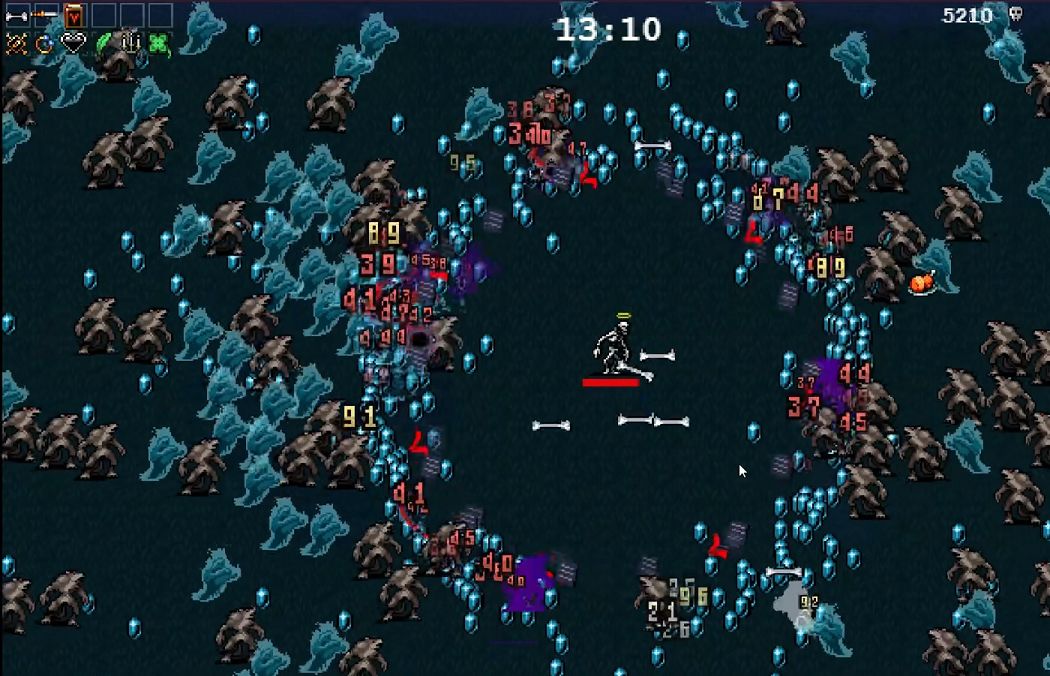Select the green Spinach leaf icon
Screen dimensions: 1050x676
pos(103,44)
